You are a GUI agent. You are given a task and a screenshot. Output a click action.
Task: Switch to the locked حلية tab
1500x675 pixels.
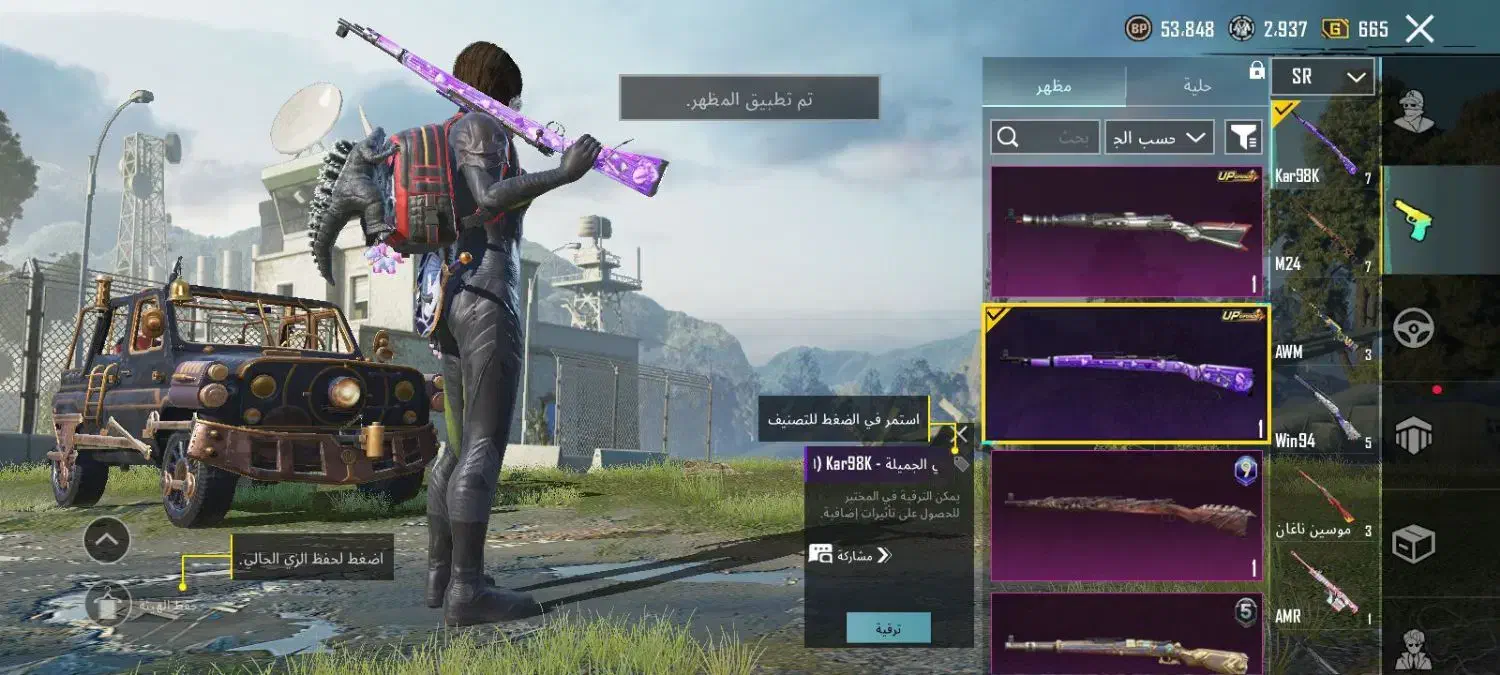(x=1196, y=86)
